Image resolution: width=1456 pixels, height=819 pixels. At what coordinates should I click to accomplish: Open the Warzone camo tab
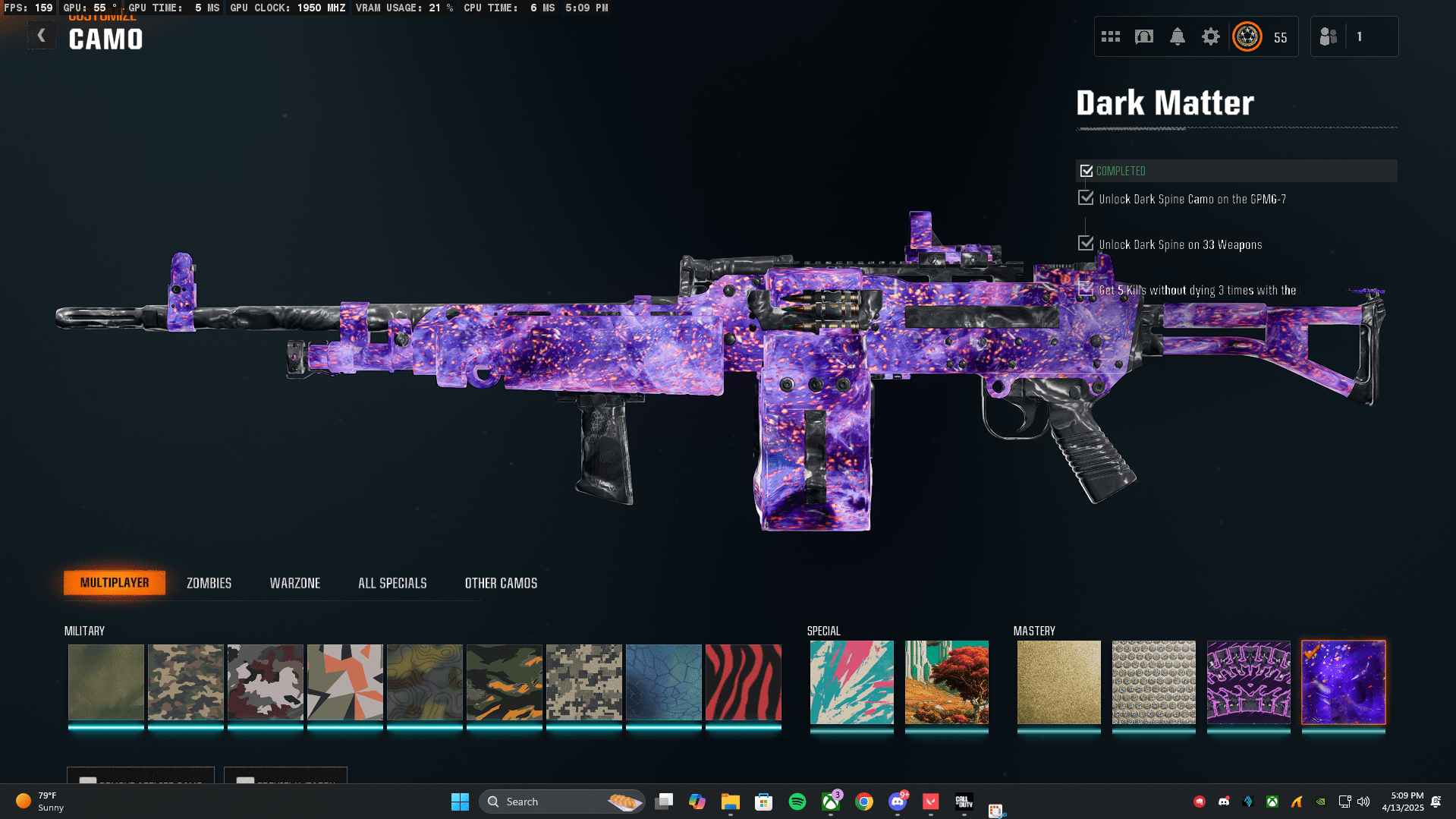coord(295,583)
